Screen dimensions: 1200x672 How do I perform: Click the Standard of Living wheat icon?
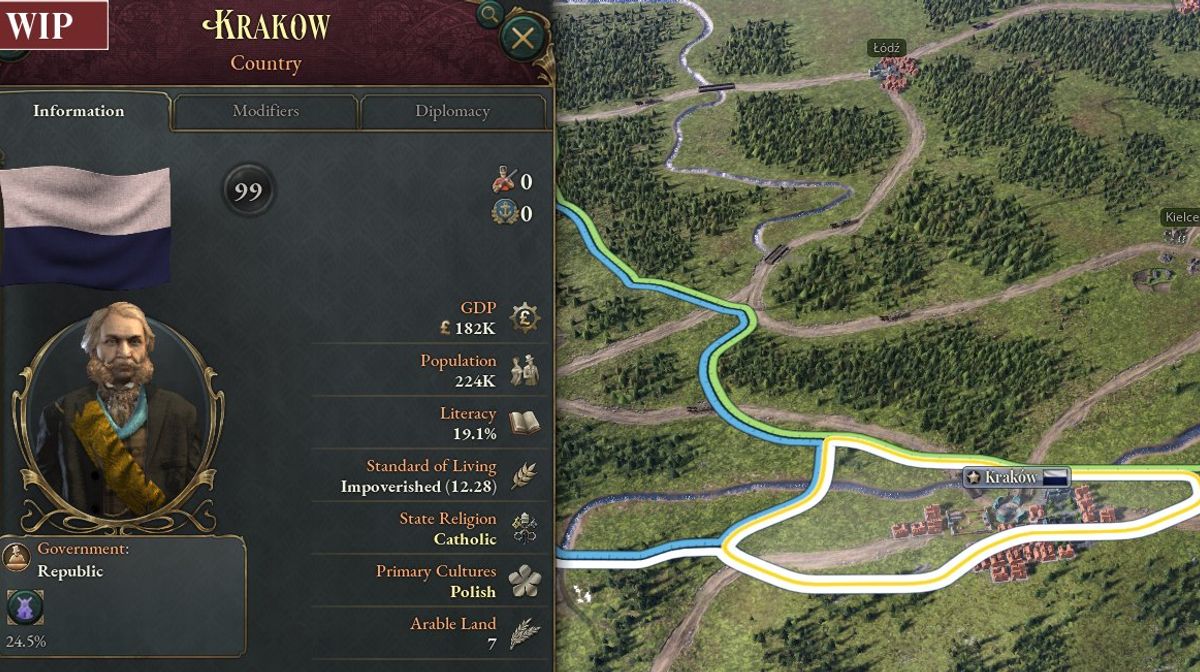pos(524,476)
